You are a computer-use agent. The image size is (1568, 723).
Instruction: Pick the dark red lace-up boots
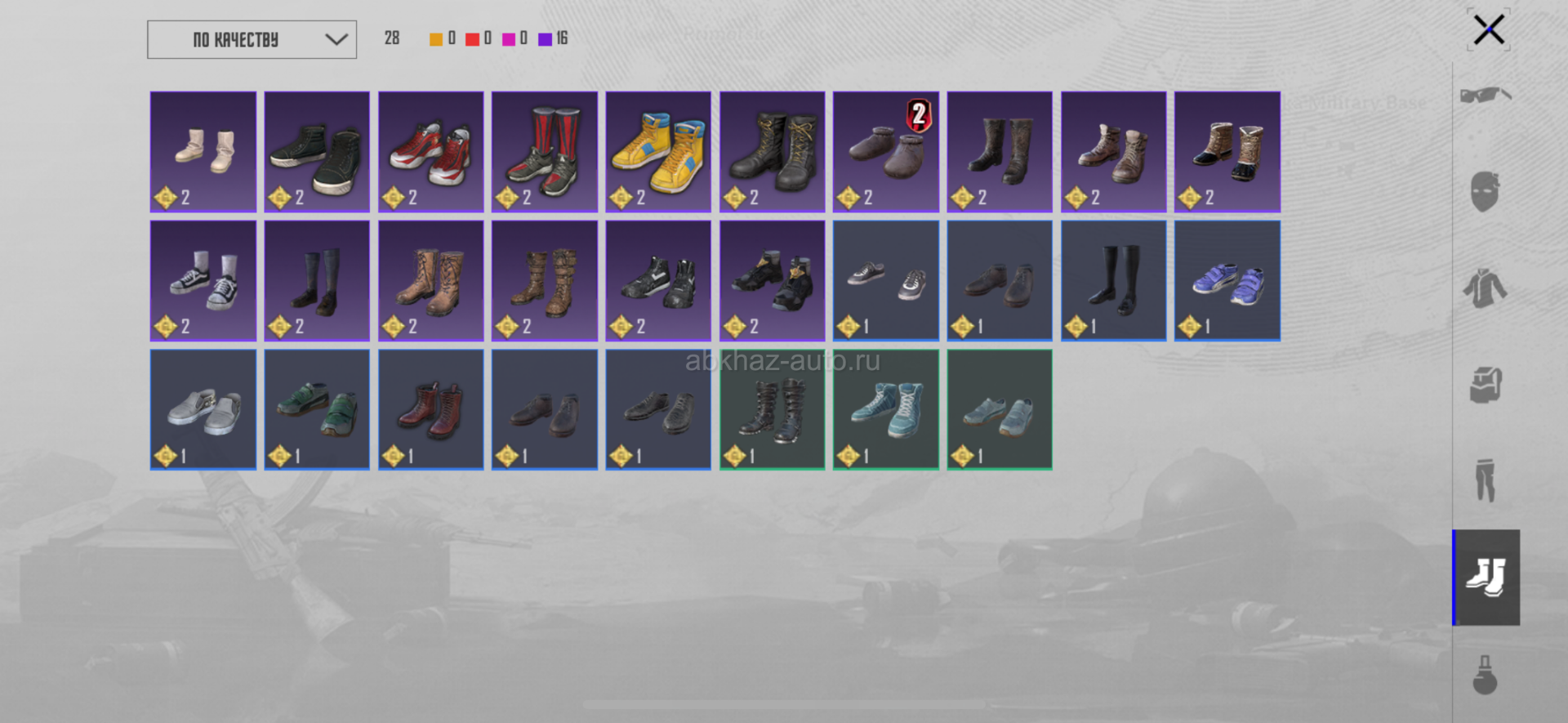coord(431,409)
